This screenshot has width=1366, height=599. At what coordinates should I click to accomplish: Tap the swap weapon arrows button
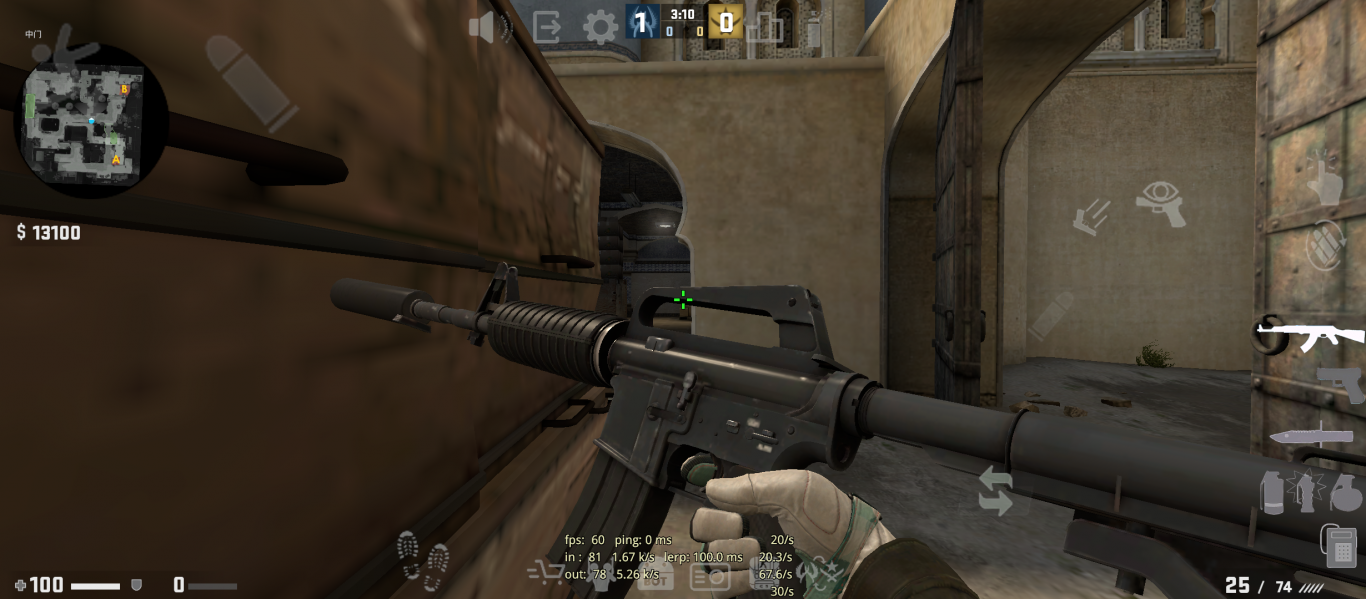pos(995,491)
